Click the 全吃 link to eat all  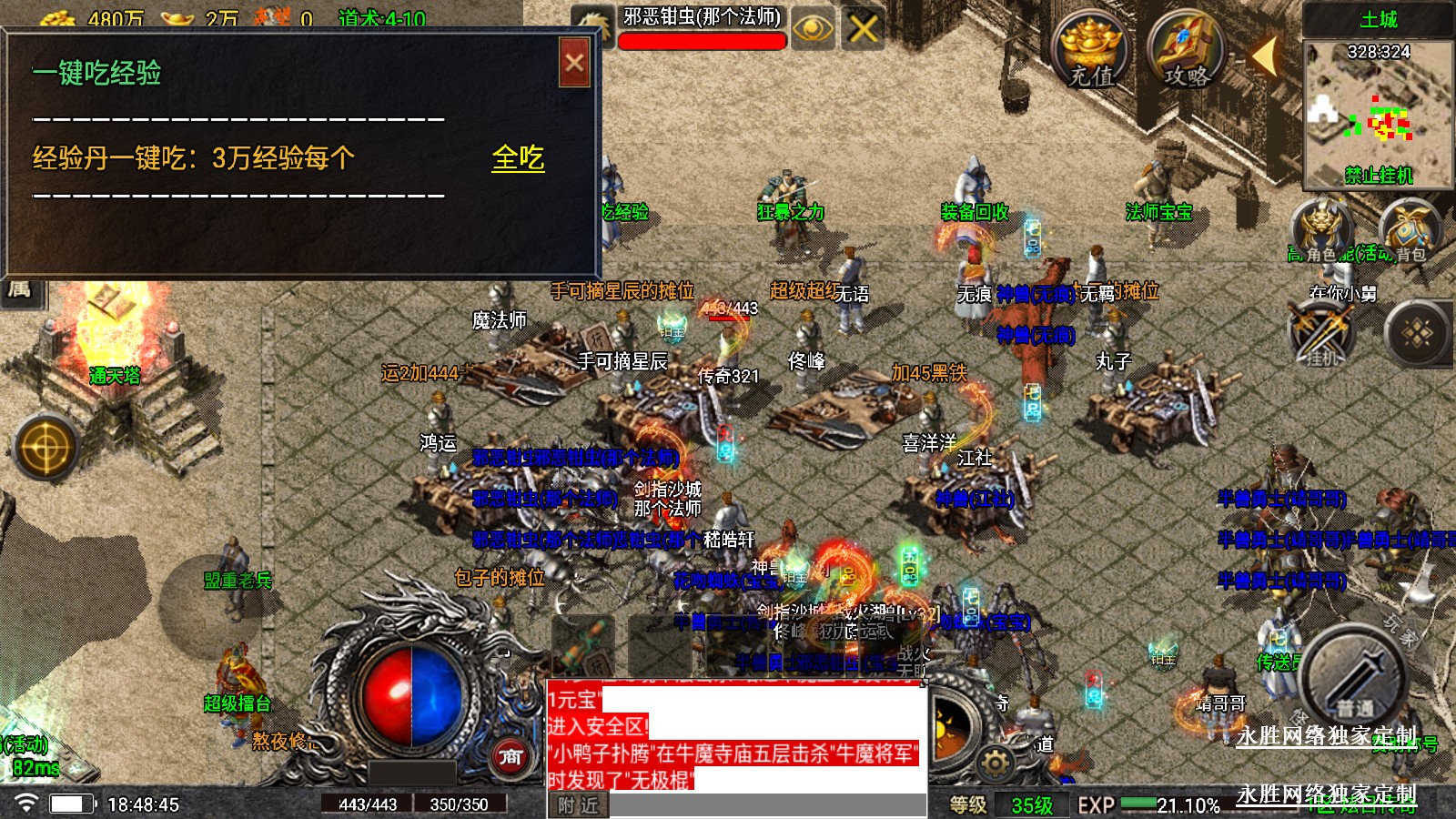518,158
